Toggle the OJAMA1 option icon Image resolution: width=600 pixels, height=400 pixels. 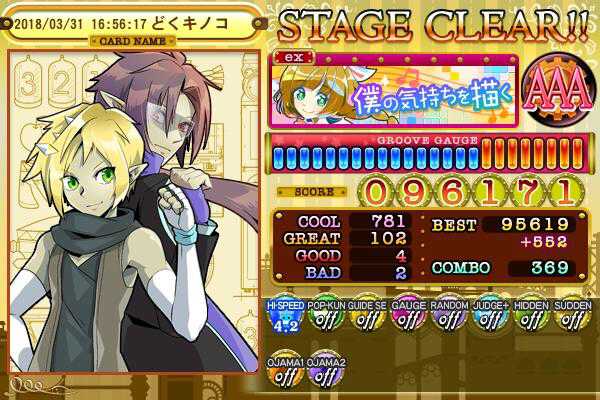click(282, 371)
